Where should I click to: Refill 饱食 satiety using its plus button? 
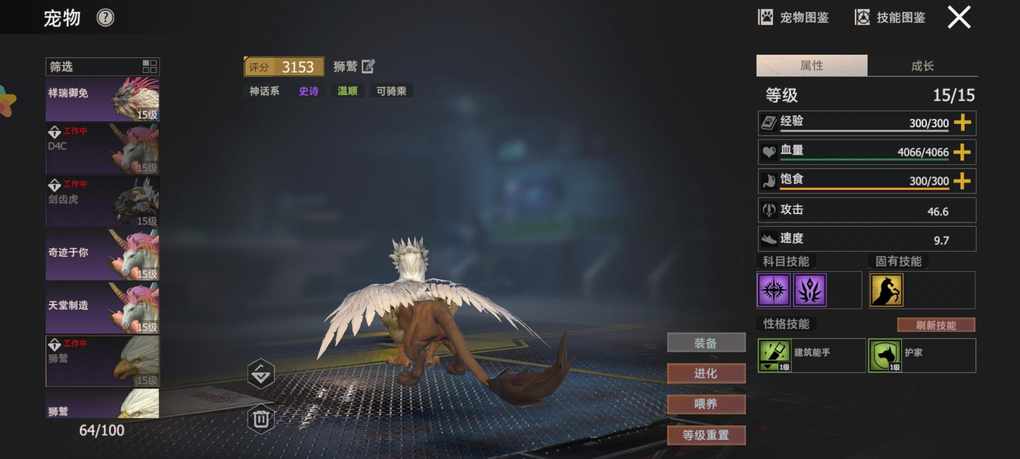point(962,181)
